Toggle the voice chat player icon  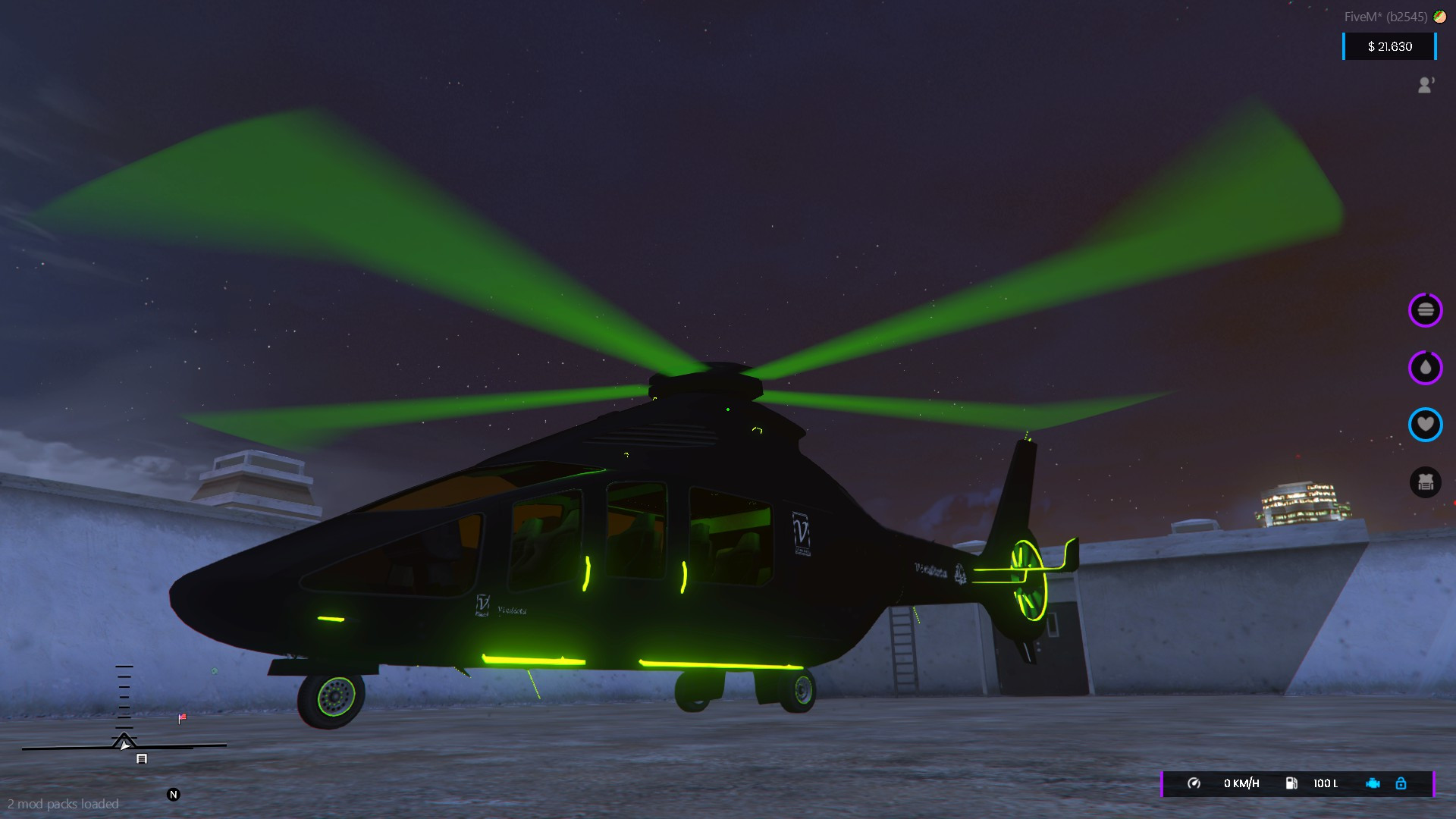[1426, 85]
